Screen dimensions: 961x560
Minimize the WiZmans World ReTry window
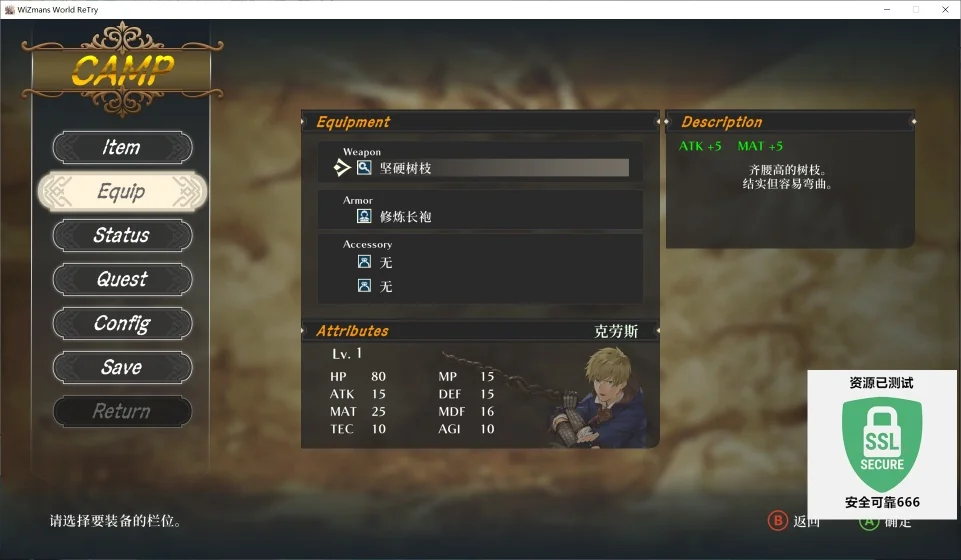887,9
